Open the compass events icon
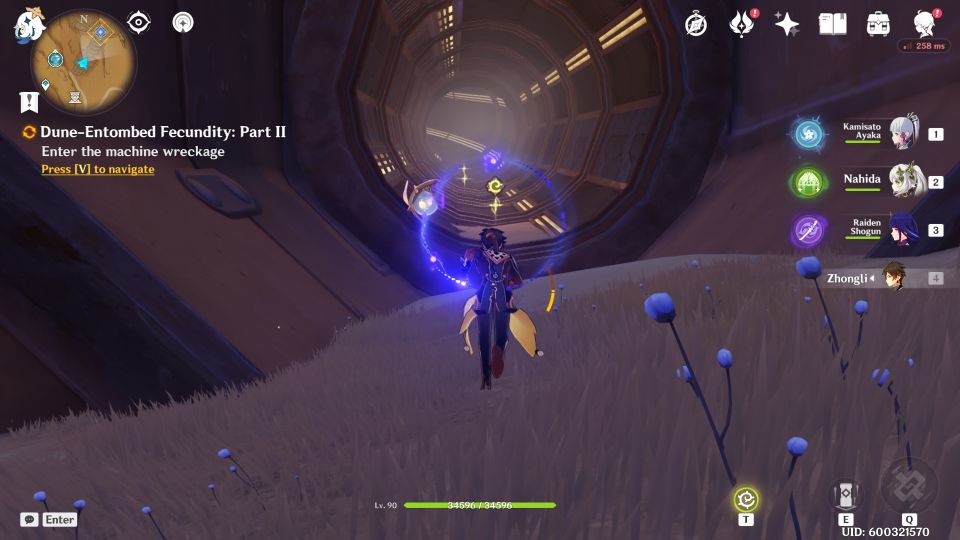Viewport: 960px width, 540px height. tap(696, 24)
